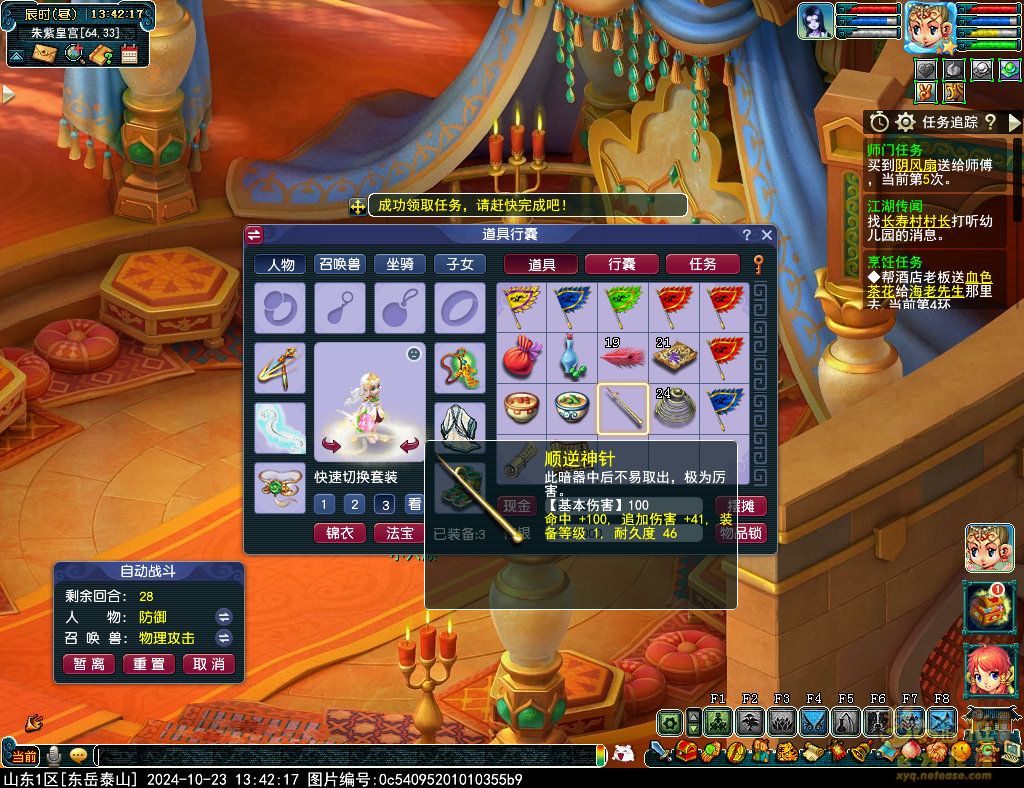Viewport: 1024px width, 788px height.
Task: Select the red pouch item
Action: coord(521,357)
